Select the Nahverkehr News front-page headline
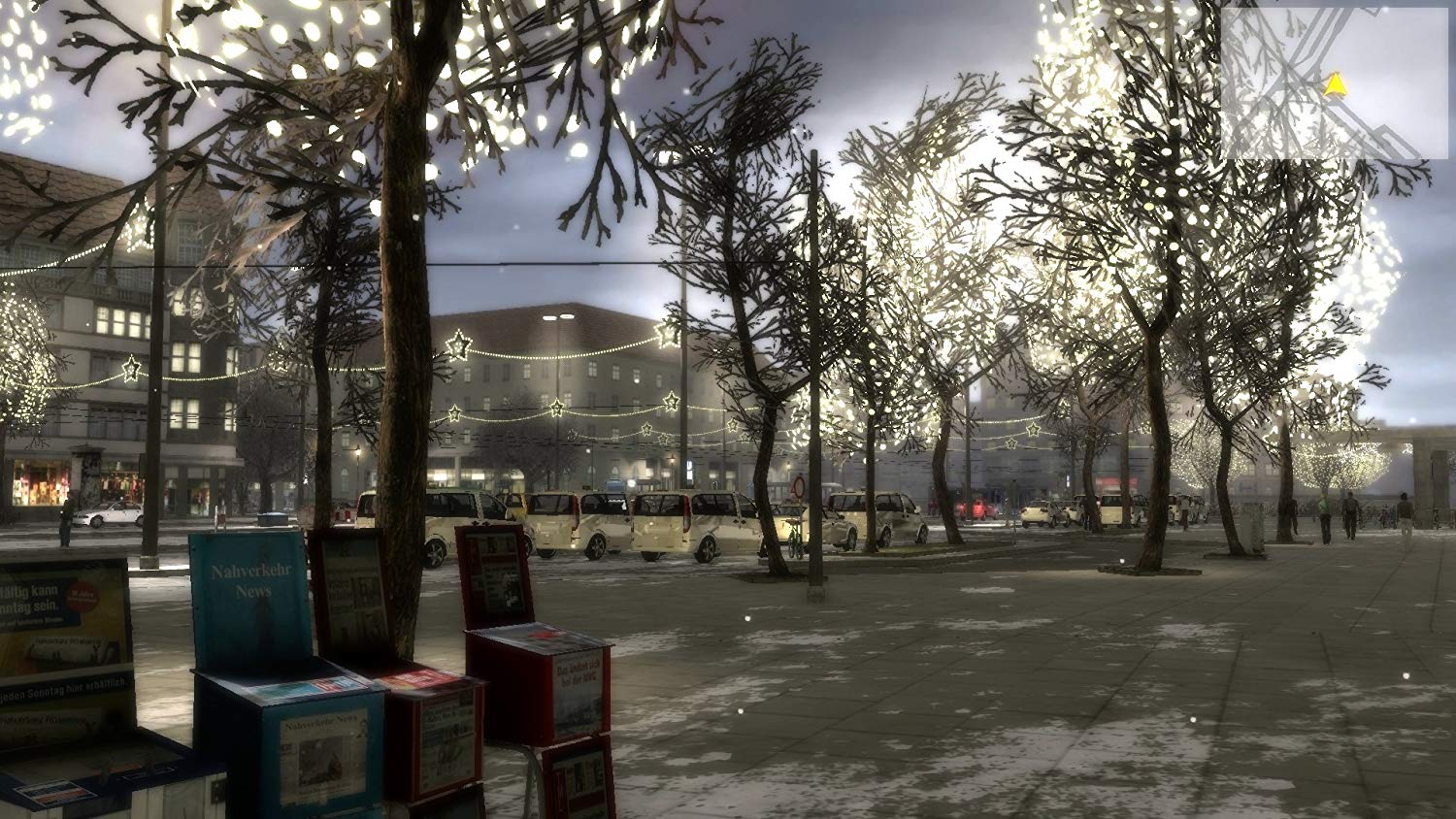 coord(321,721)
